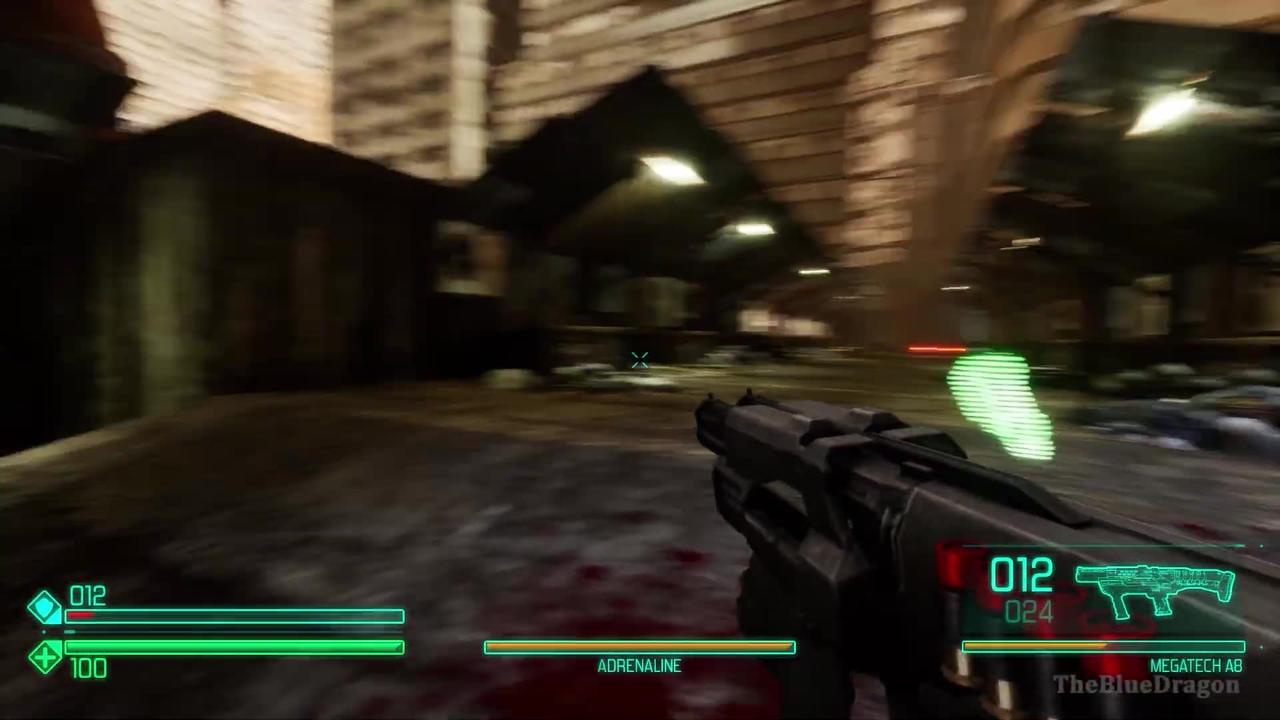1280x720 pixels.
Task: Select the ADRENALINE label
Action: click(639, 665)
